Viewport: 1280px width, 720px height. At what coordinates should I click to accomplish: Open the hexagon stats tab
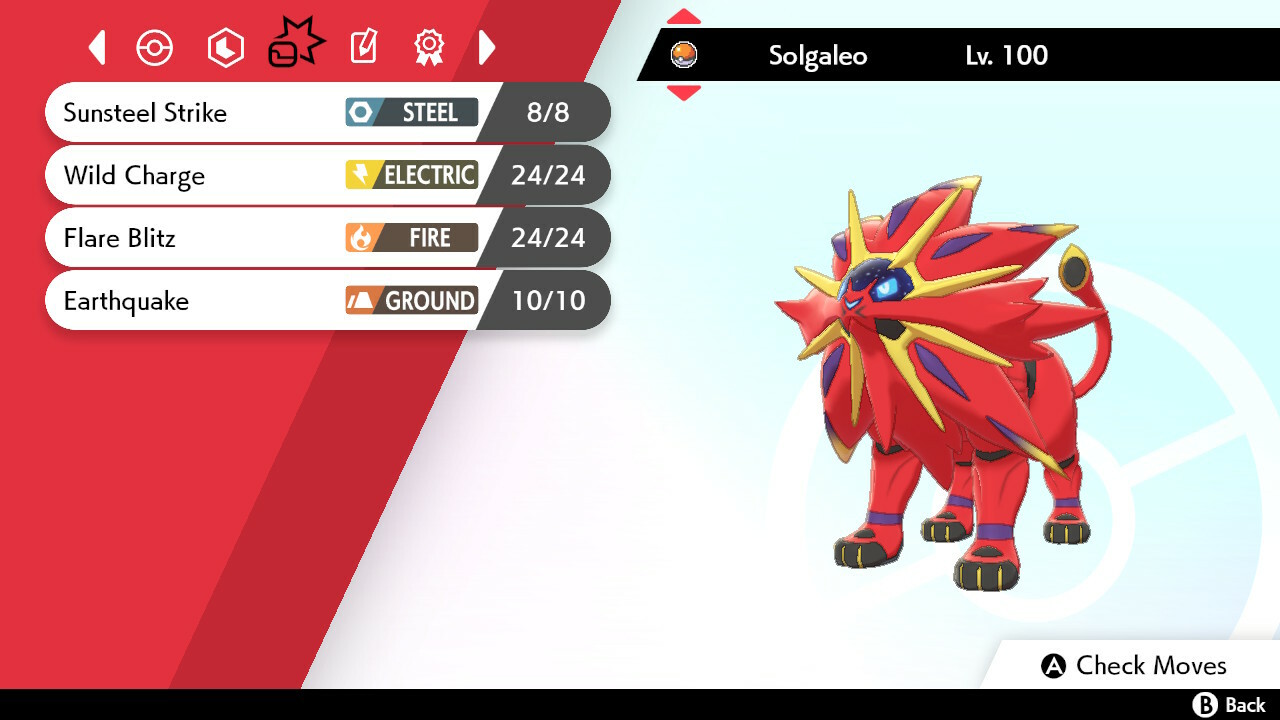coord(225,48)
